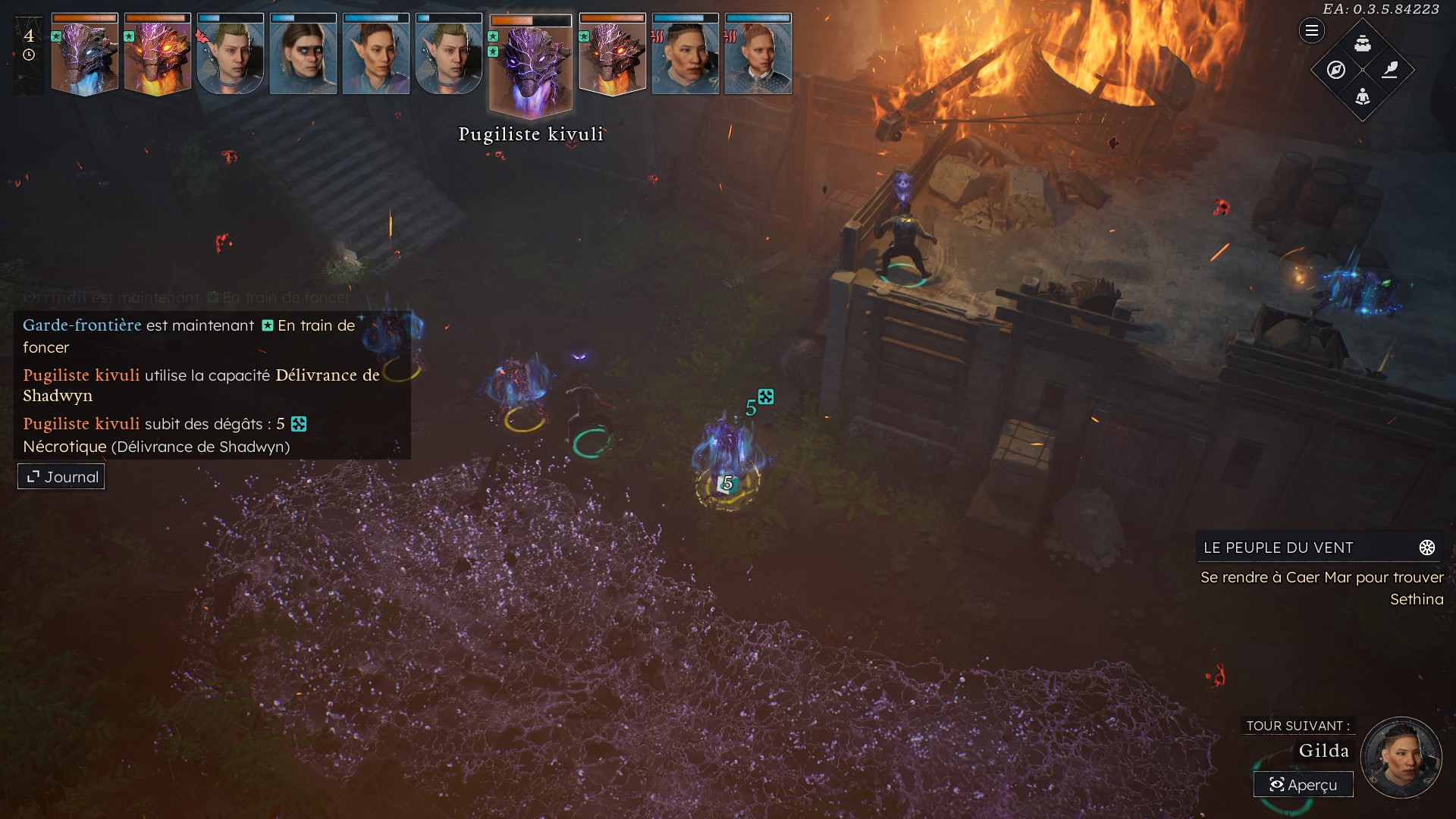
Task: Open the hamburger main menu
Action: click(x=1311, y=31)
